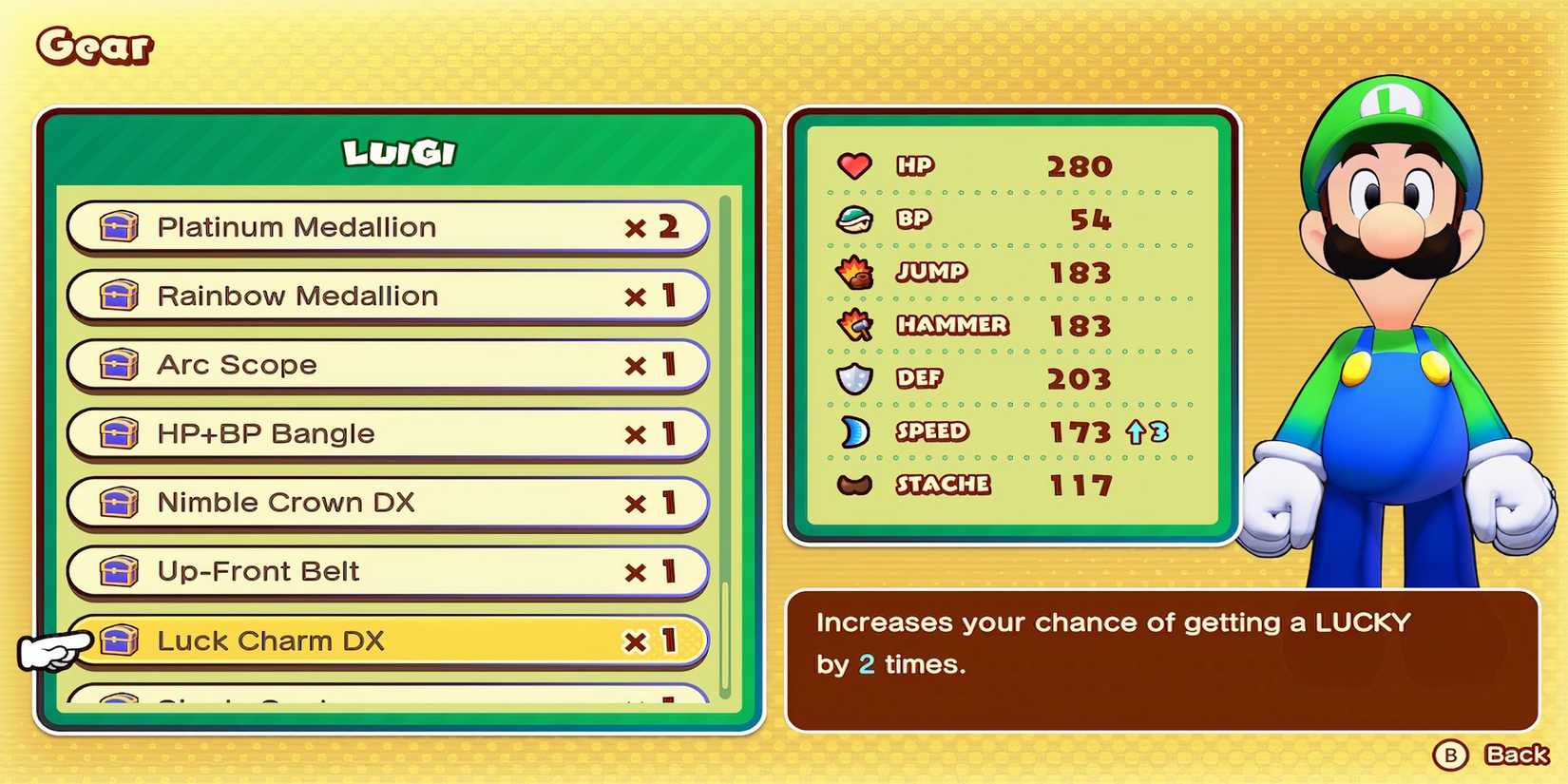The image size is (1568, 784).
Task: Click the blue +3 speed boost indicator
Action: point(1145,432)
